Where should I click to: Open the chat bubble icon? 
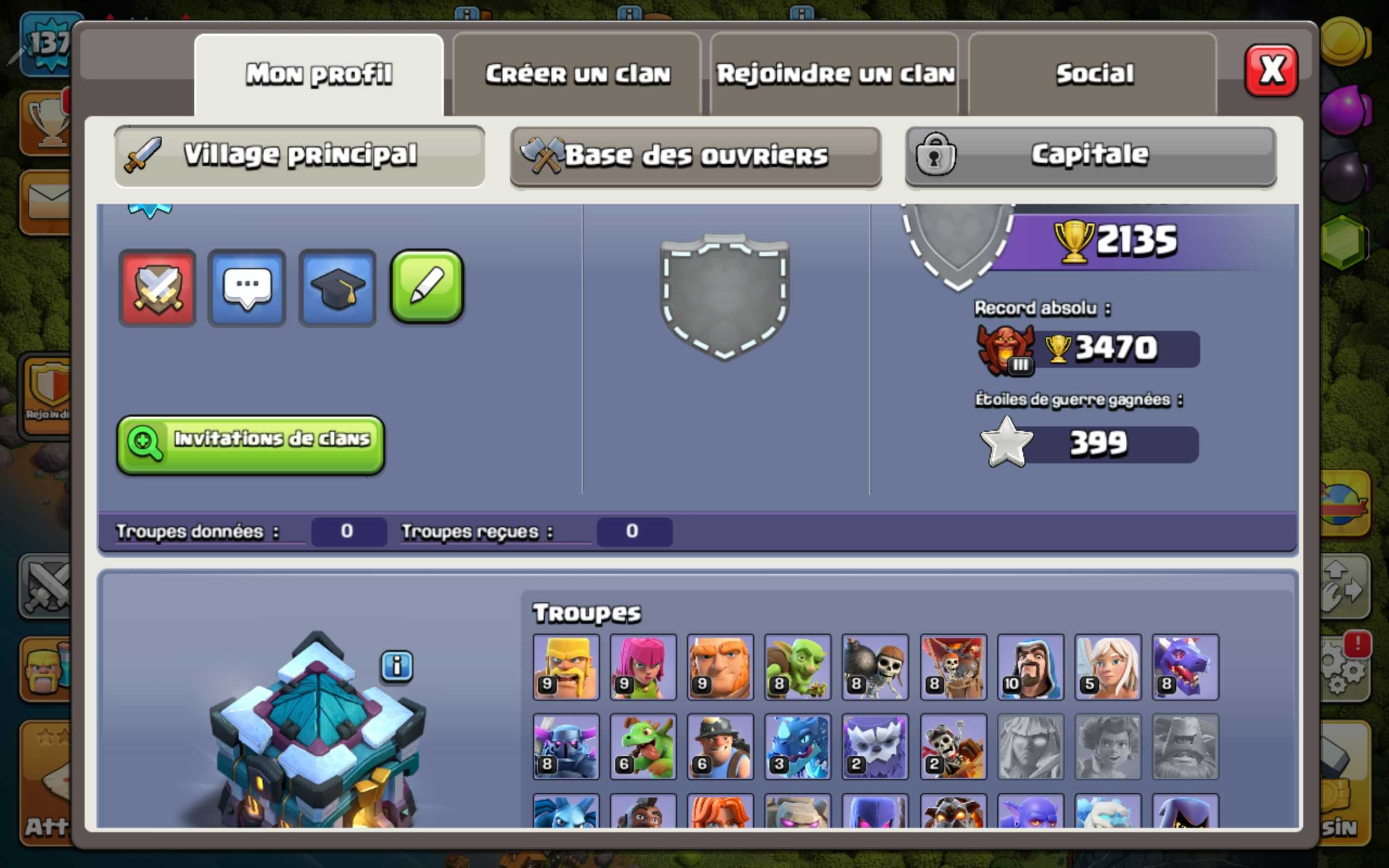click(247, 288)
